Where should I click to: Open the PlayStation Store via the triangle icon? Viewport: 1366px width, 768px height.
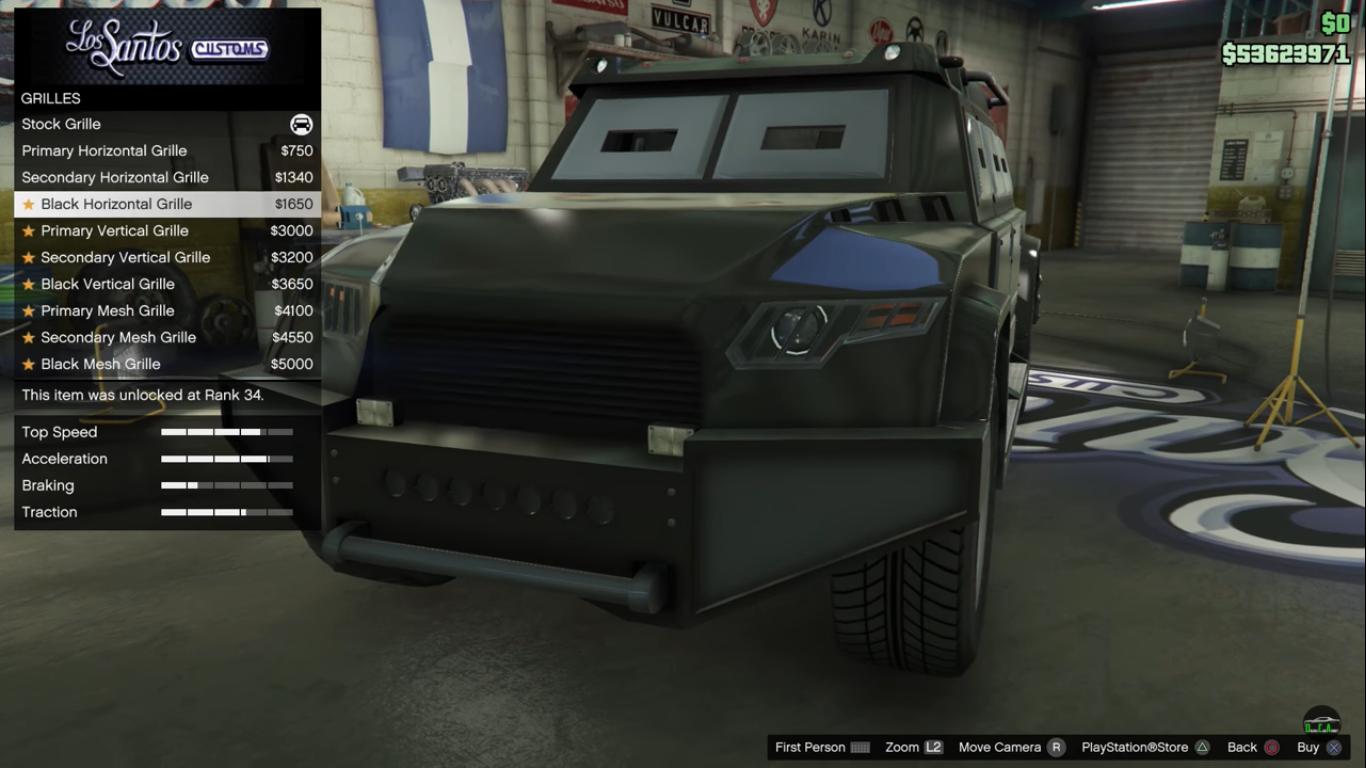(x=1203, y=747)
